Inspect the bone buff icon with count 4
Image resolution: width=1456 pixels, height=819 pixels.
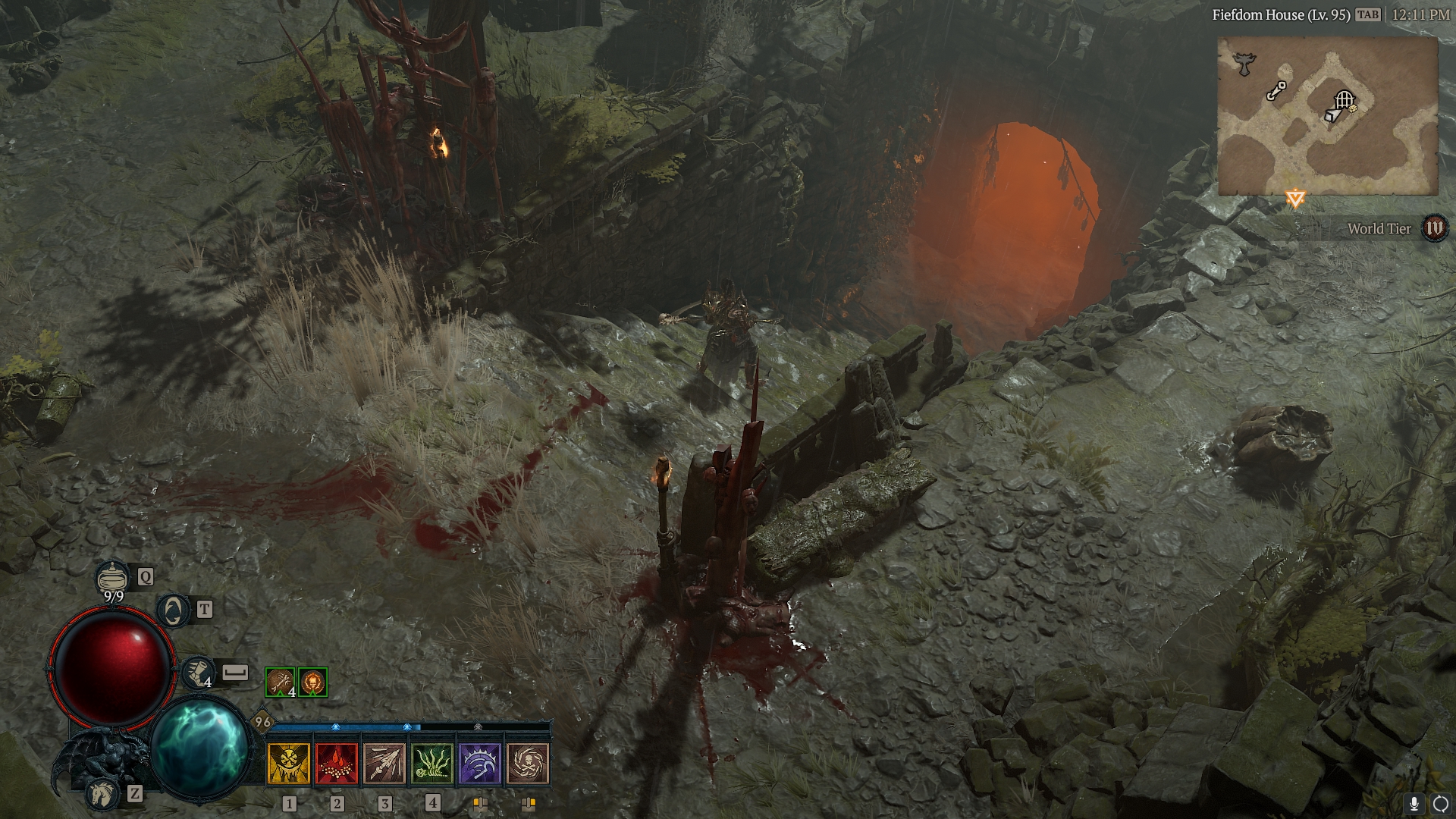click(x=280, y=682)
